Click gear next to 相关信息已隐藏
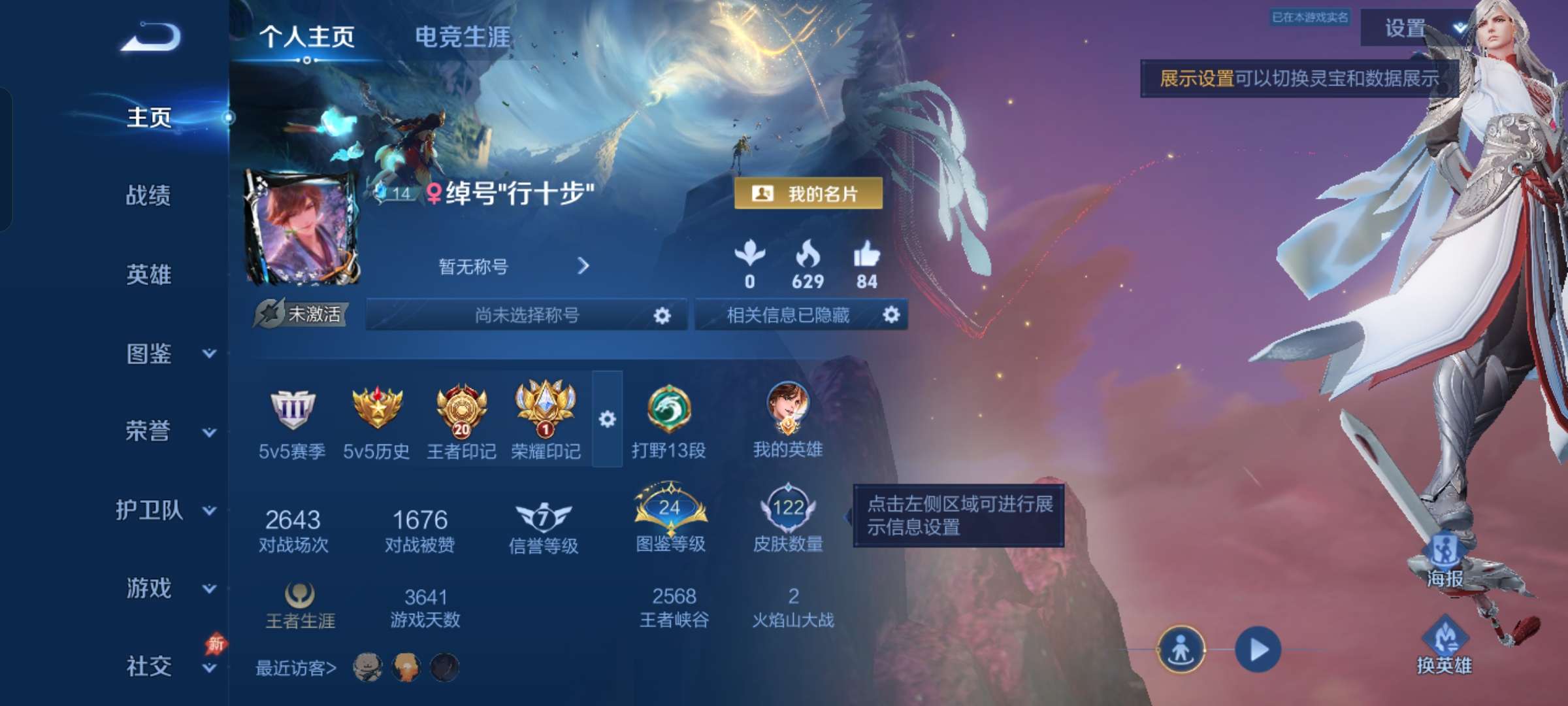The height and width of the screenshot is (706, 1568). click(890, 314)
